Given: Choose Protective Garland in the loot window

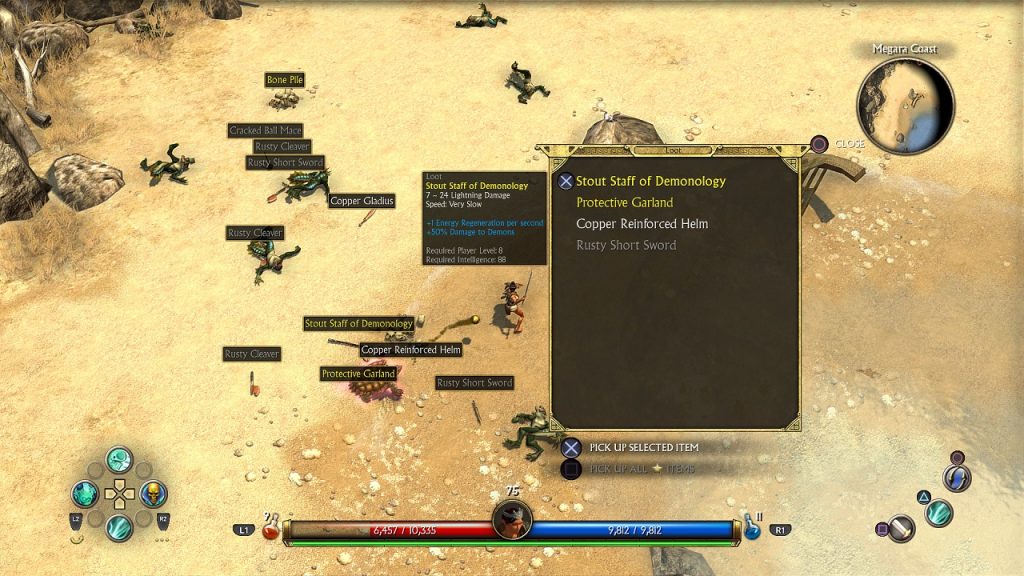Looking at the screenshot, I should click(624, 203).
